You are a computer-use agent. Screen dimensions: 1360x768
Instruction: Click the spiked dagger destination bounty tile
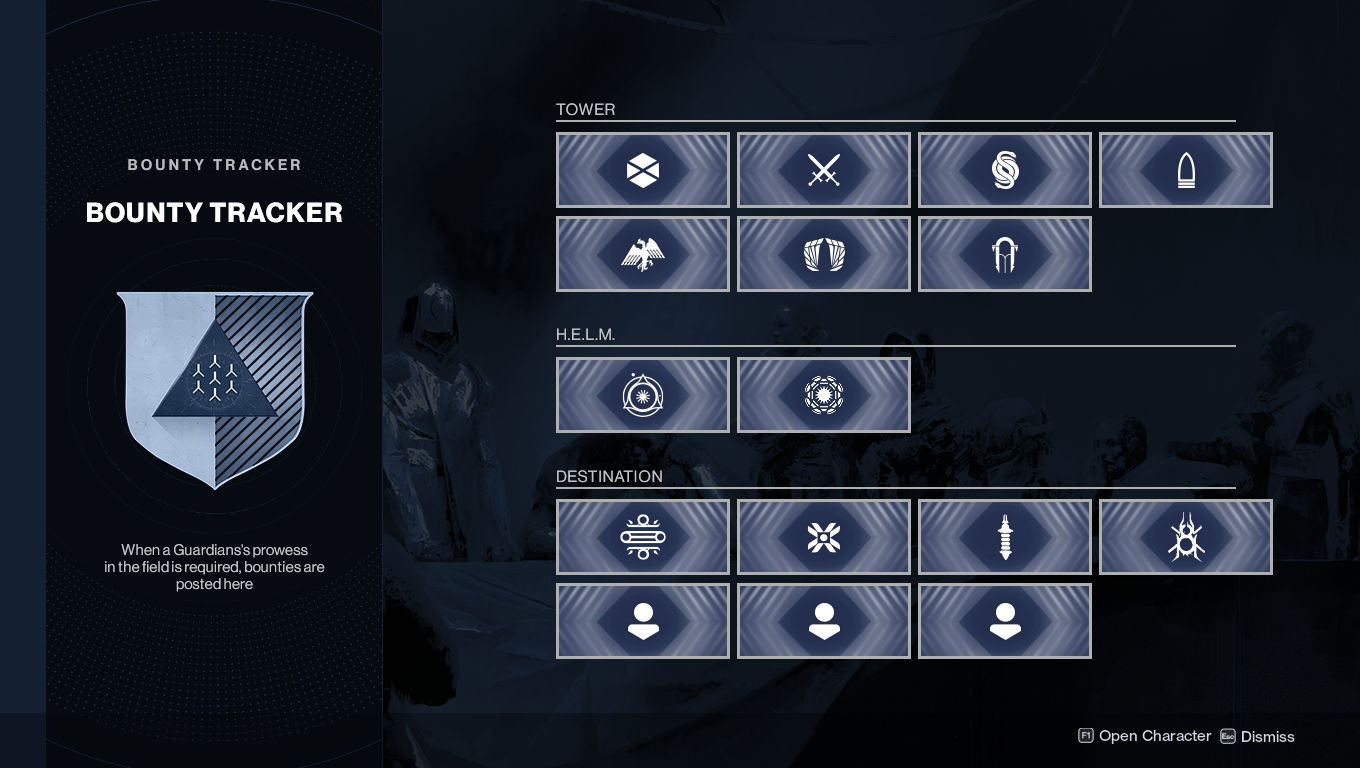[x=1005, y=537]
